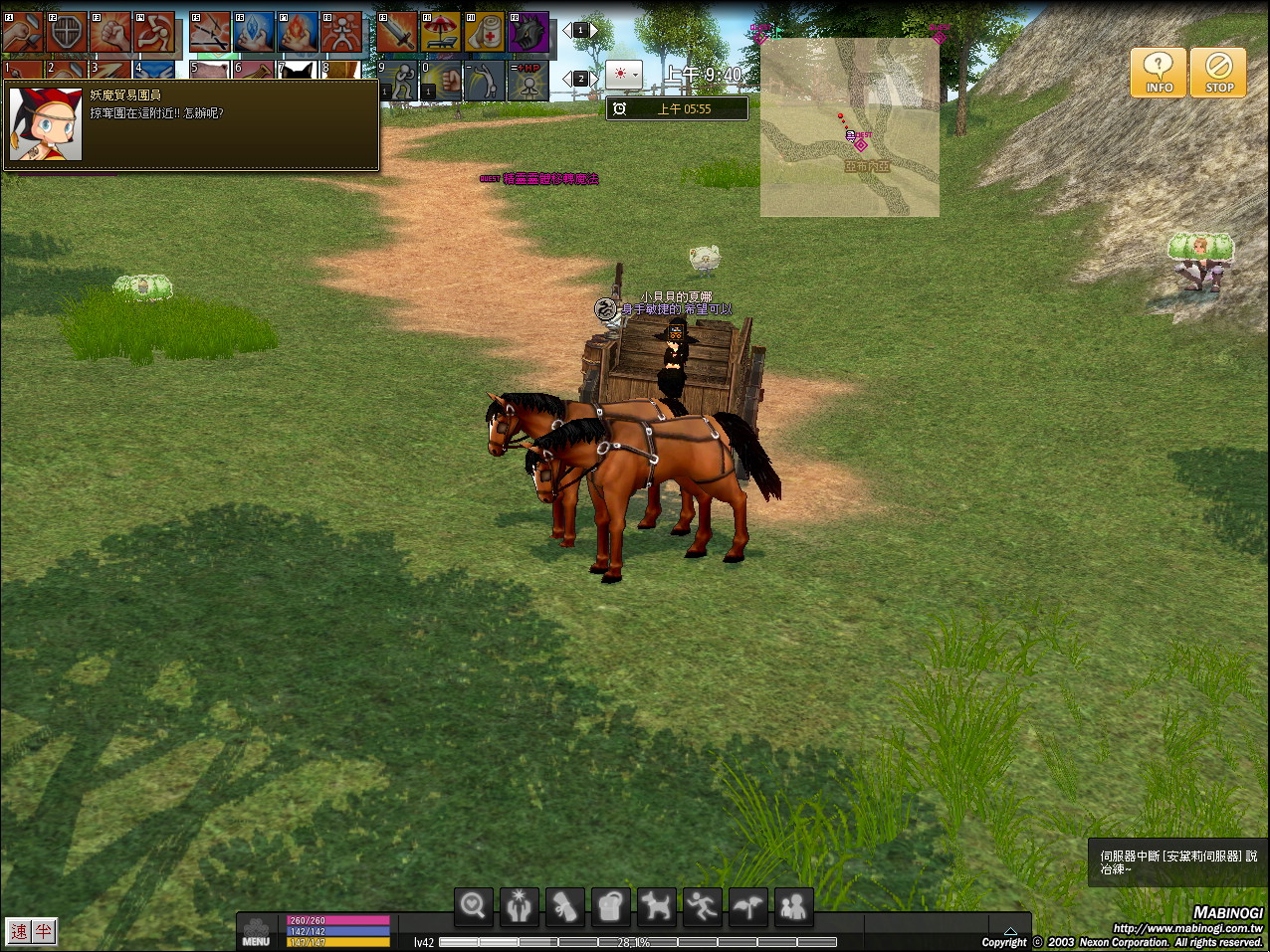Viewport: 1270px width, 952px height.
Task: Activate the fire magic skill
Action: [298, 33]
